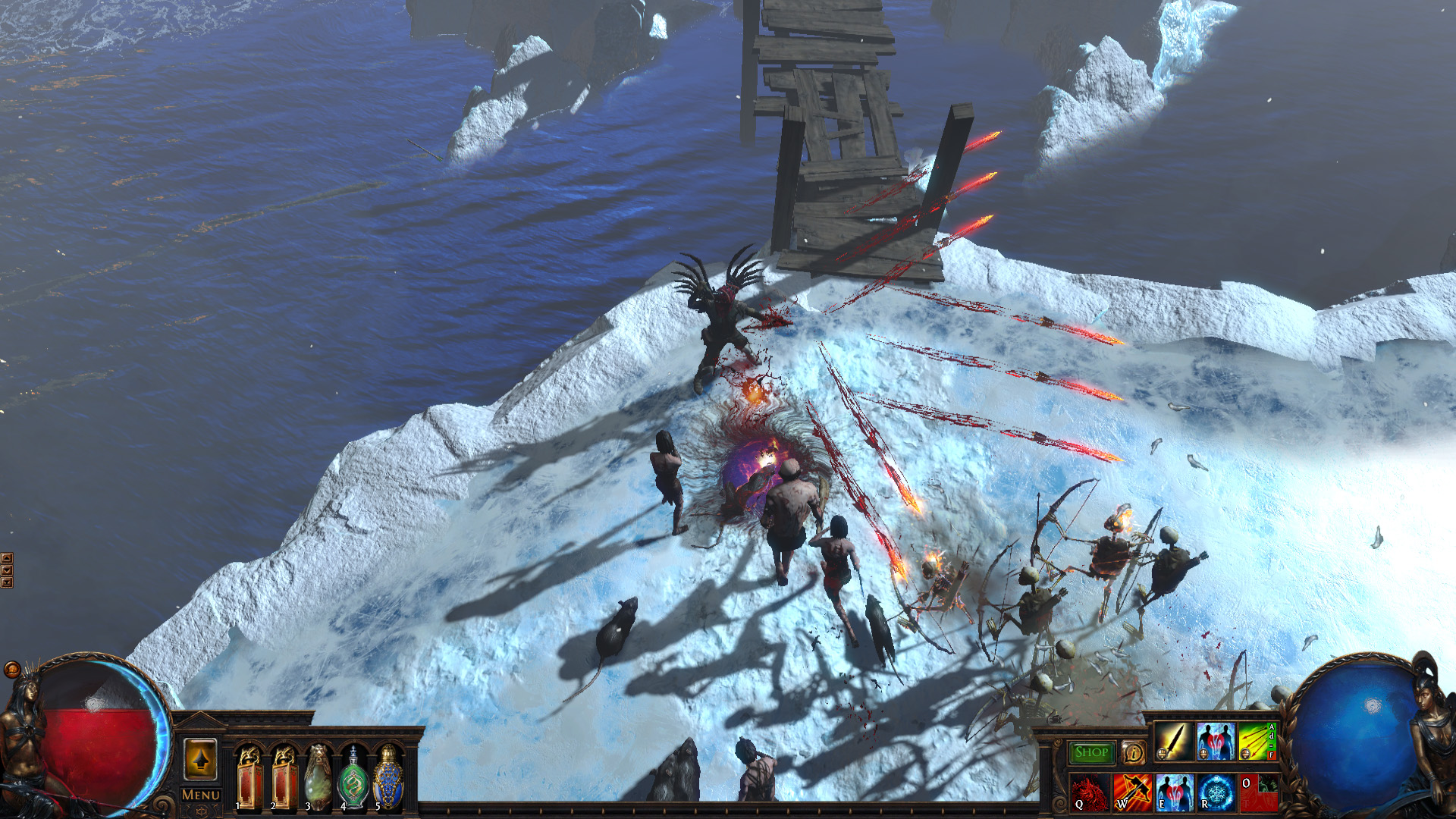Click the passive skill point arrow above Menu
1456x819 pixels.
pos(199,758)
